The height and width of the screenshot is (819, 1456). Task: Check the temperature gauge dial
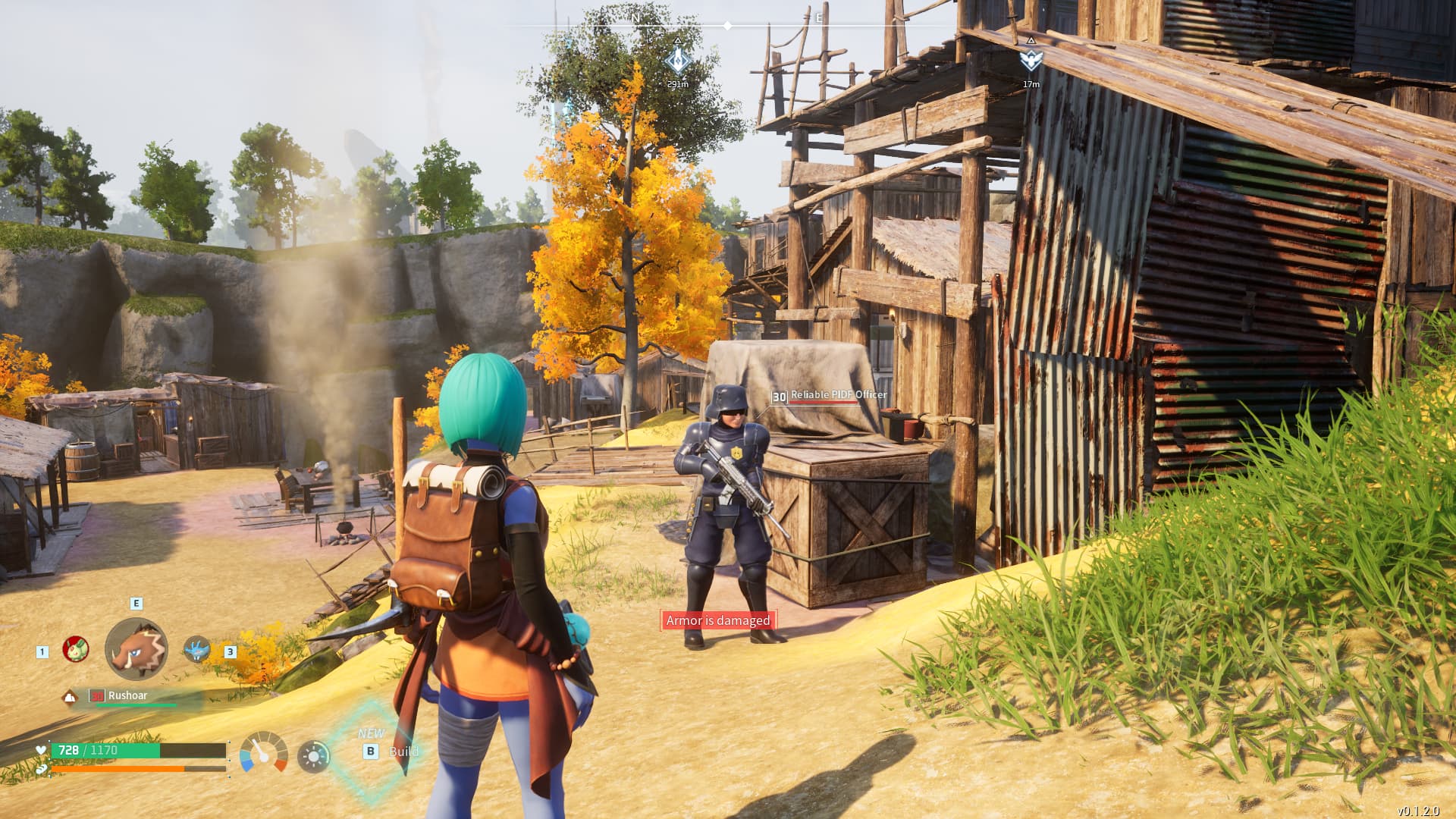tap(263, 752)
